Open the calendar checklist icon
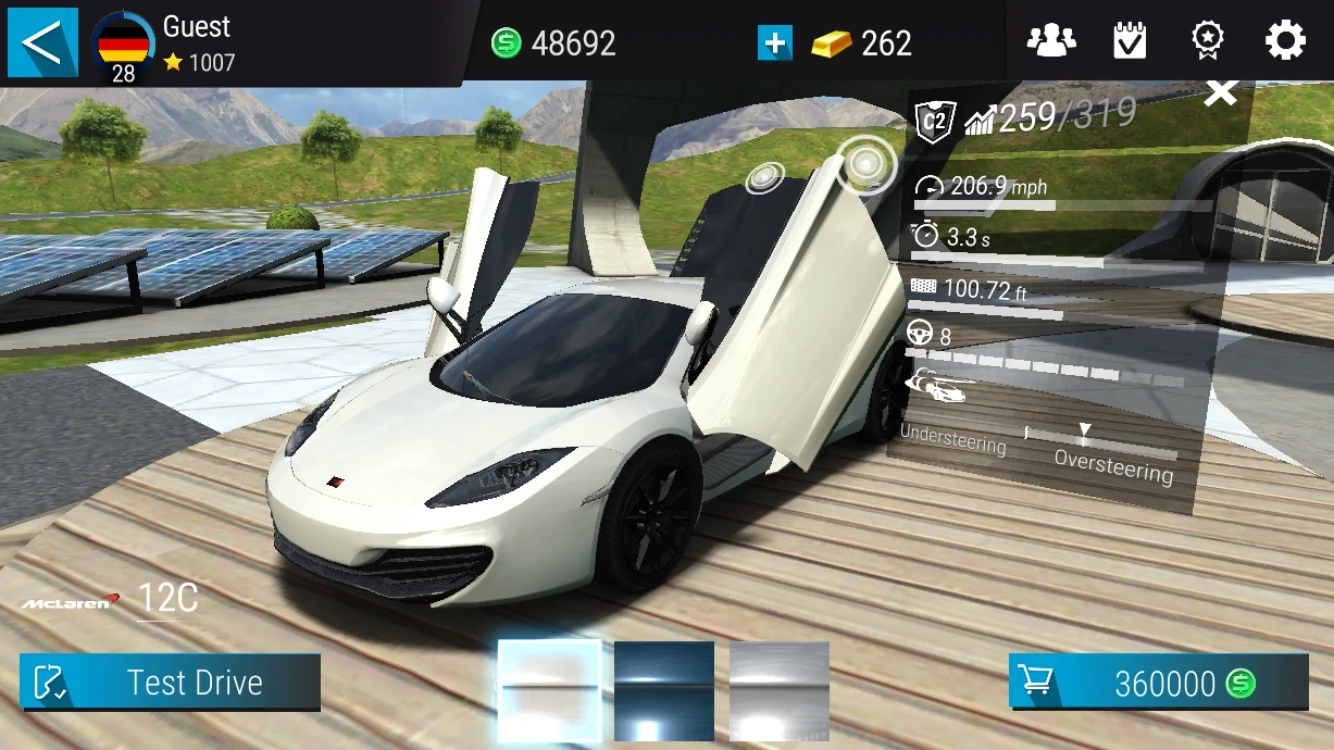 (1129, 41)
